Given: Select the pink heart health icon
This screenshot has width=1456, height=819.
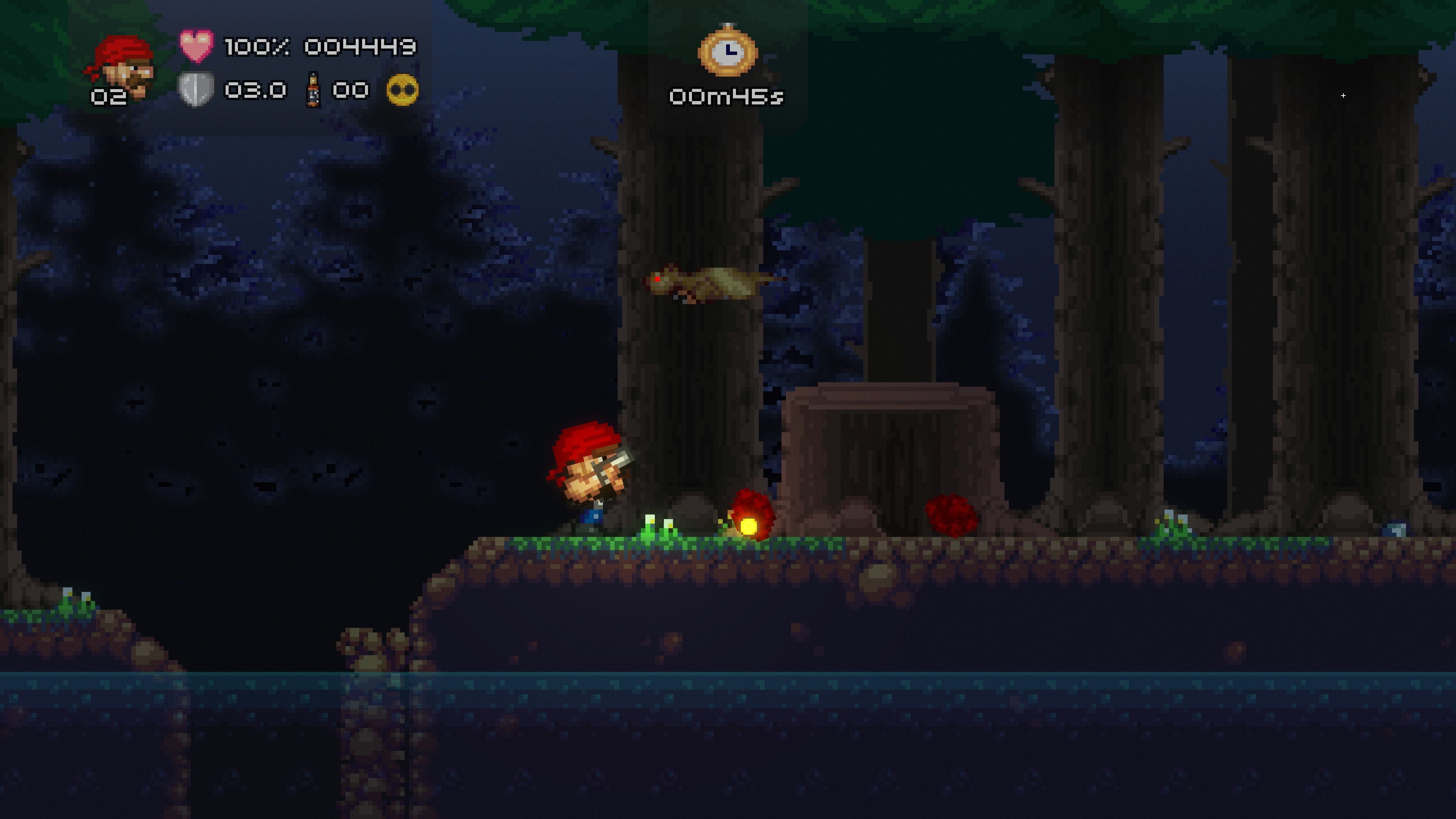Looking at the screenshot, I should tap(196, 45).
